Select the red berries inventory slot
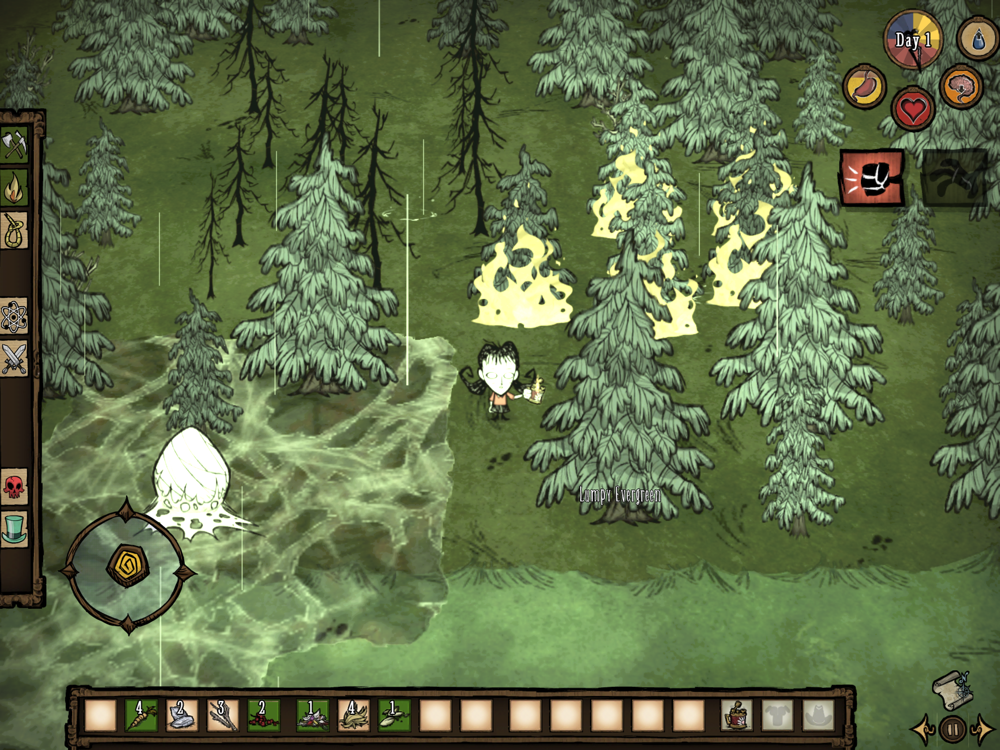Screen dimensions: 1000x750 pos(263,715)
